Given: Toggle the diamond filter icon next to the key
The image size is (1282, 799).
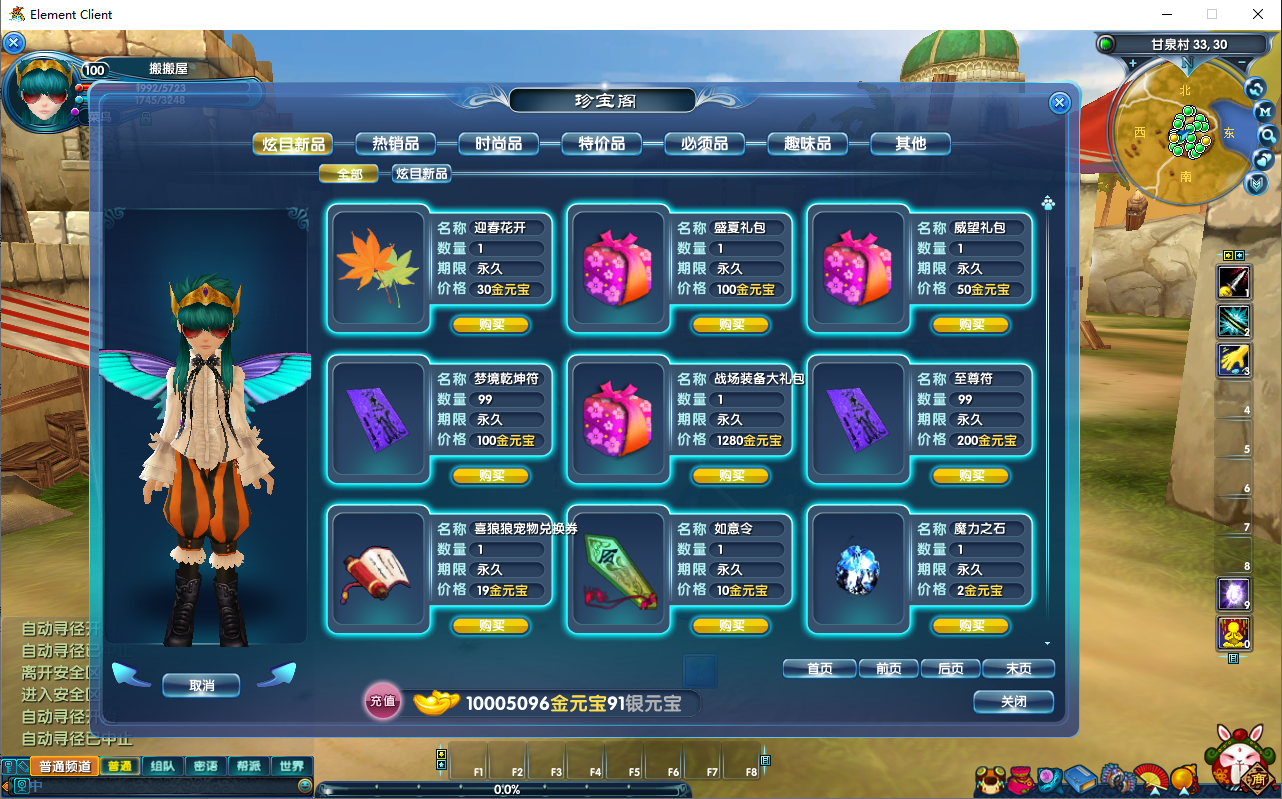Looking at the screenshot, I should pos(22,766).
